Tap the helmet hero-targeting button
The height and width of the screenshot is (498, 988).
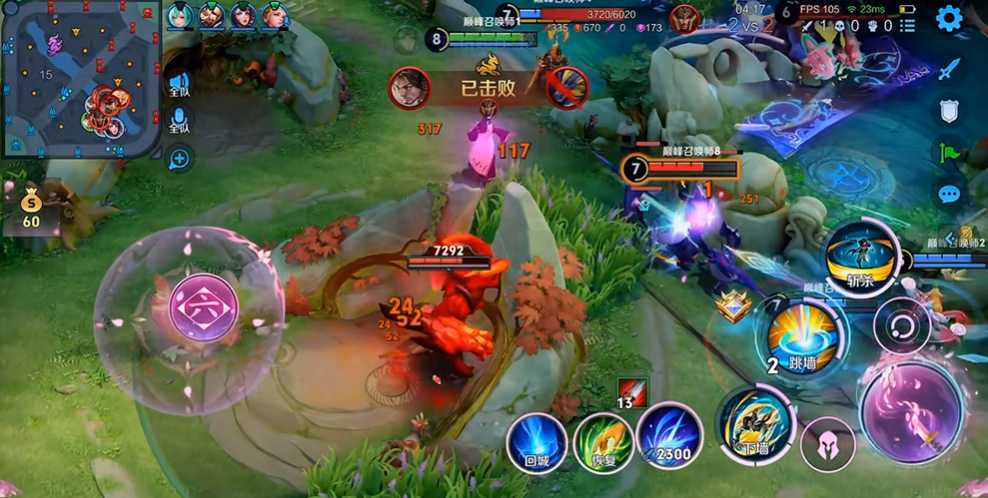(827, 443)
